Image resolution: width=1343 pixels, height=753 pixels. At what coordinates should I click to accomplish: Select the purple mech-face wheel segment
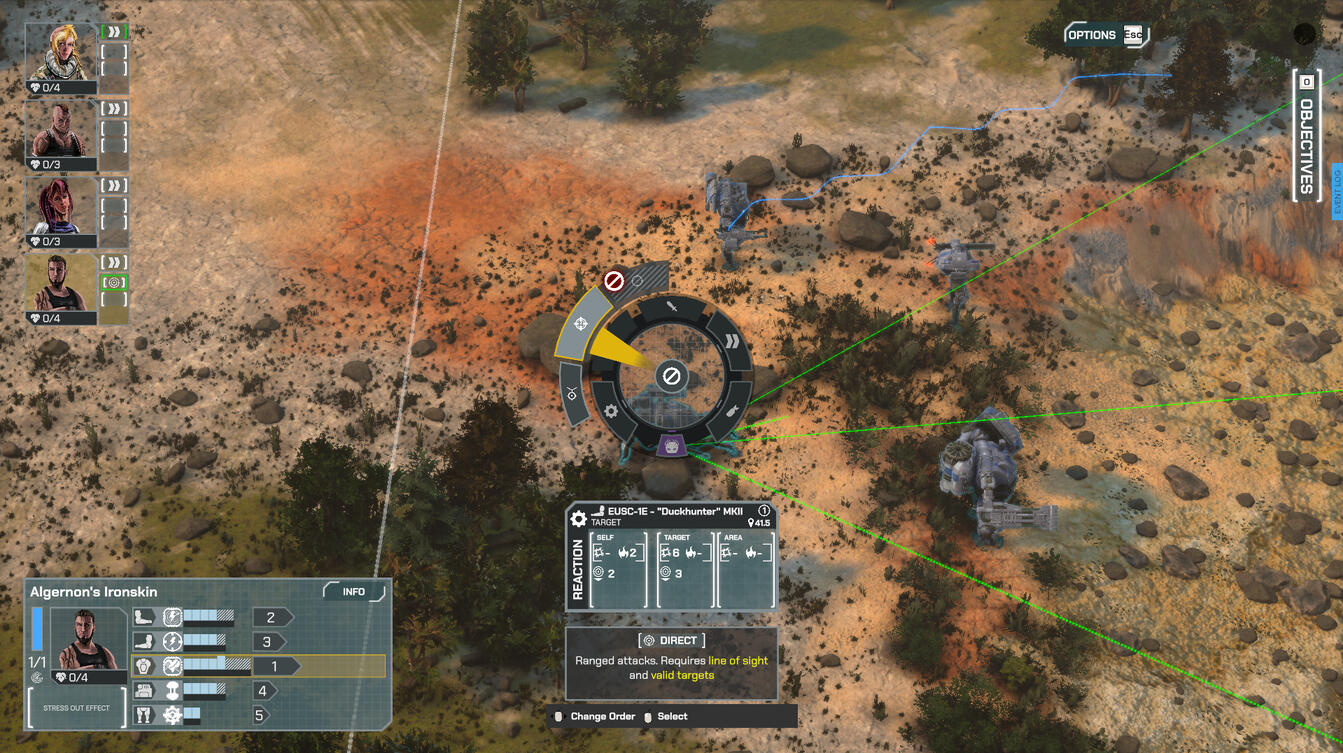coord(672,445)
